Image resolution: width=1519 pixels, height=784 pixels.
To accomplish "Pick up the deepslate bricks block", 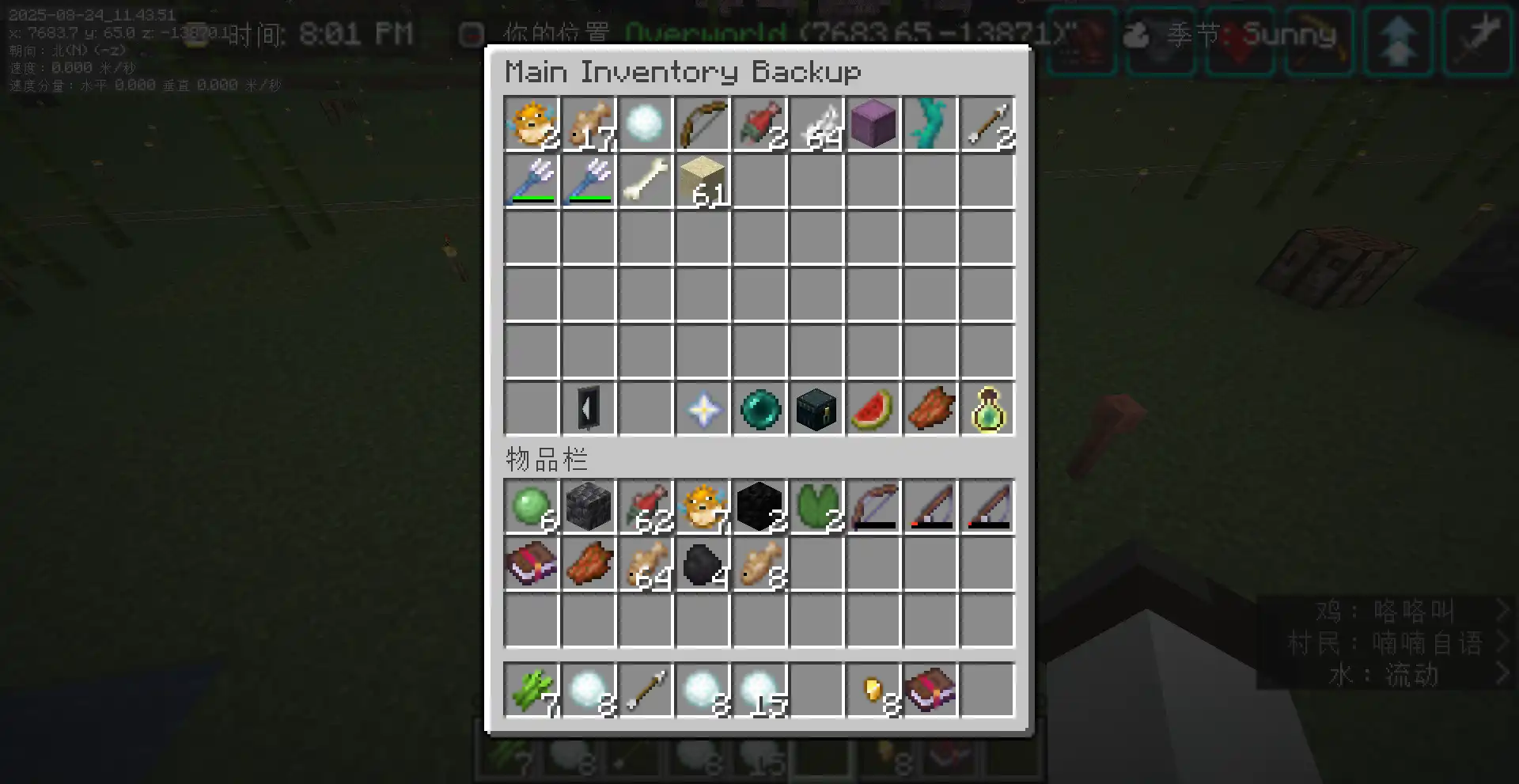I will pos(589,506).
